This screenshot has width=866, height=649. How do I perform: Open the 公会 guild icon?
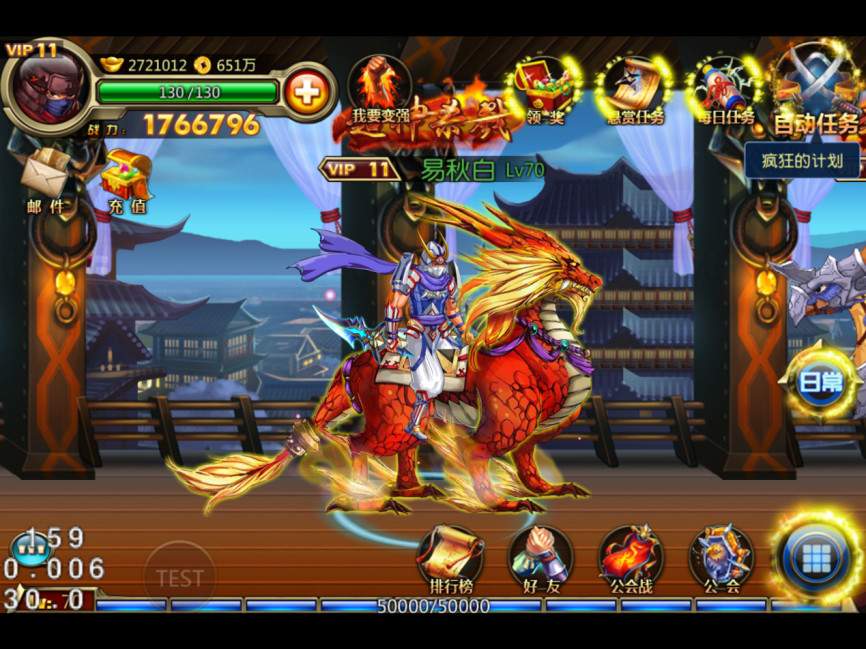click(x=721, y=558)
